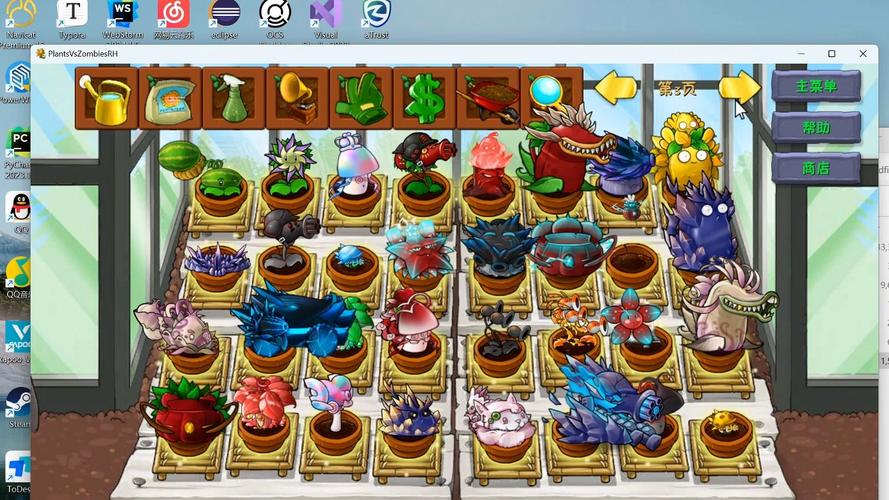Activate the dollar sign sell tool
The height and width of the screenshot is (500, 889).
pyautogui.click(x=423, y=98)
